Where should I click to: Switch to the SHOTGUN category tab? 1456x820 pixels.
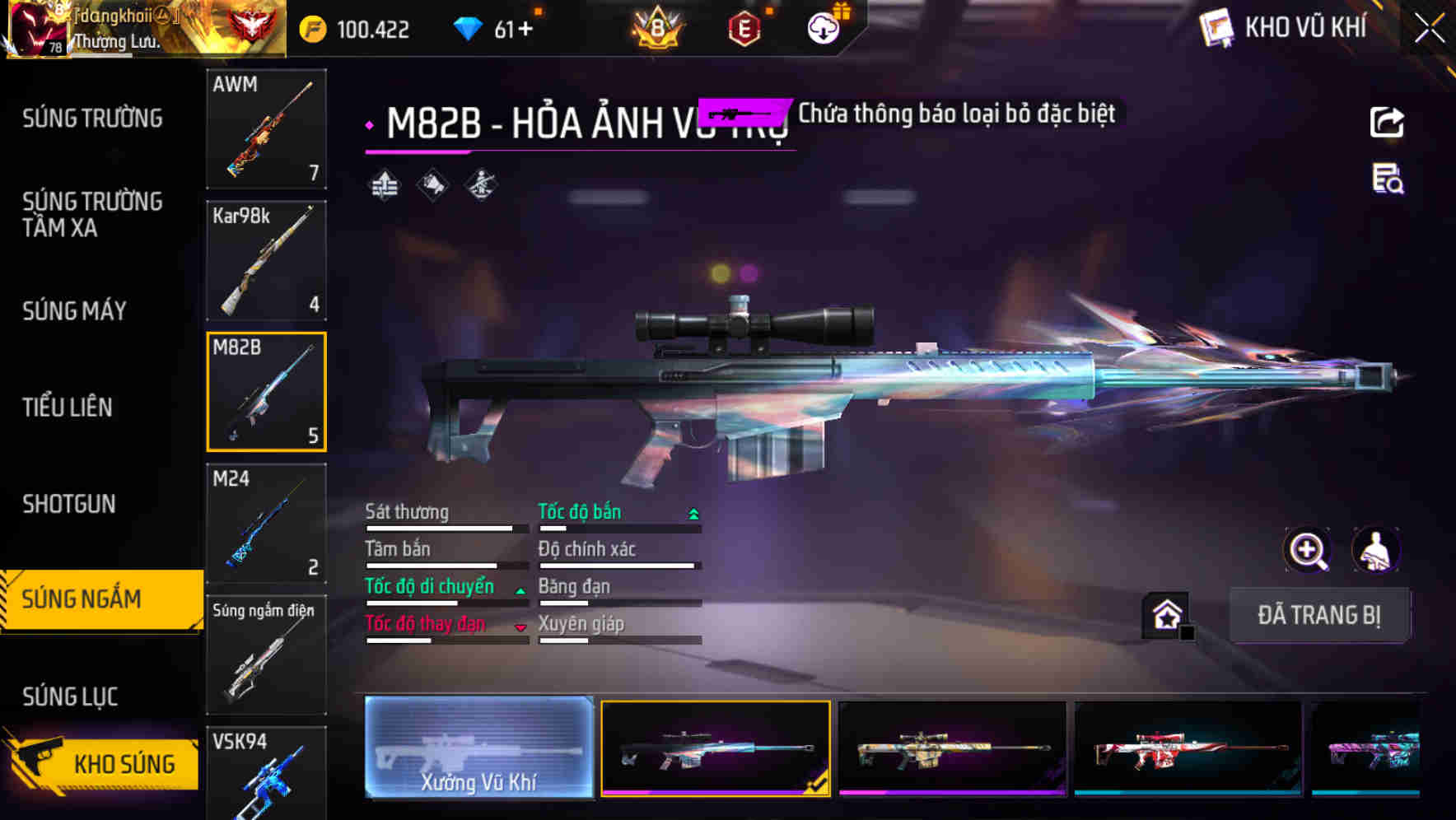(70, 503)
